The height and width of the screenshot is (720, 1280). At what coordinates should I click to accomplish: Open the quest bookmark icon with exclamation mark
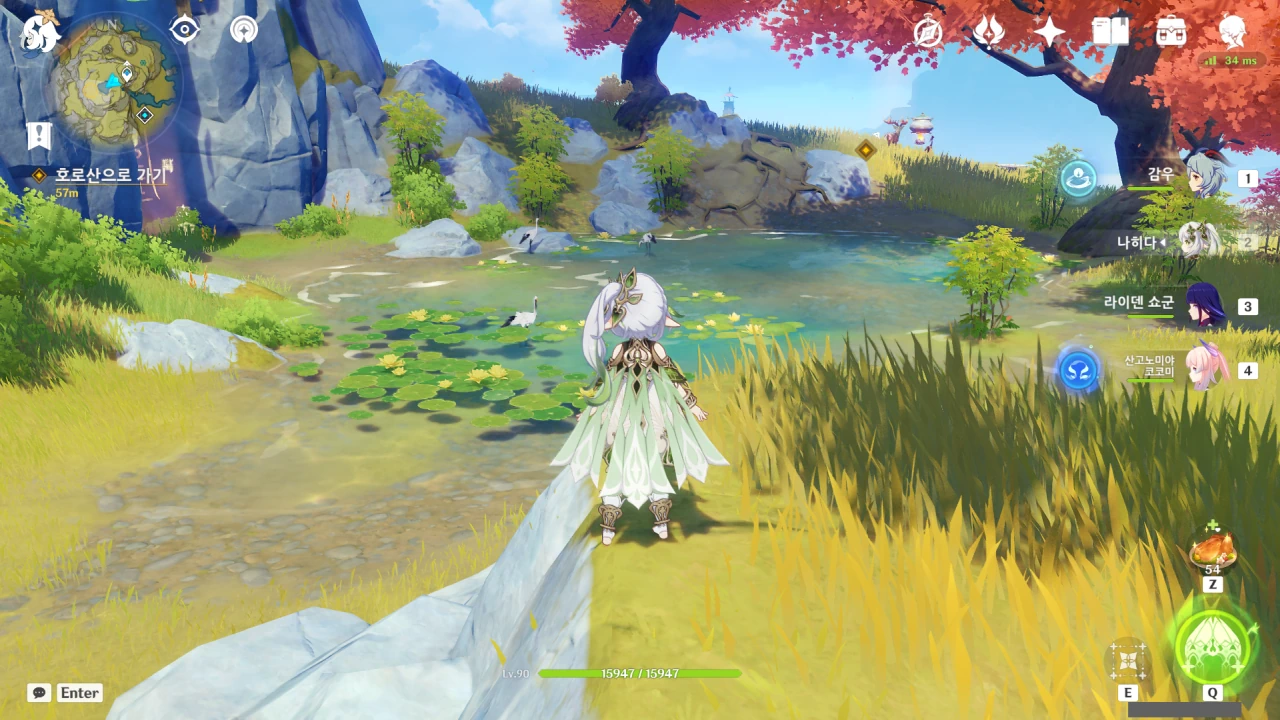39,136
